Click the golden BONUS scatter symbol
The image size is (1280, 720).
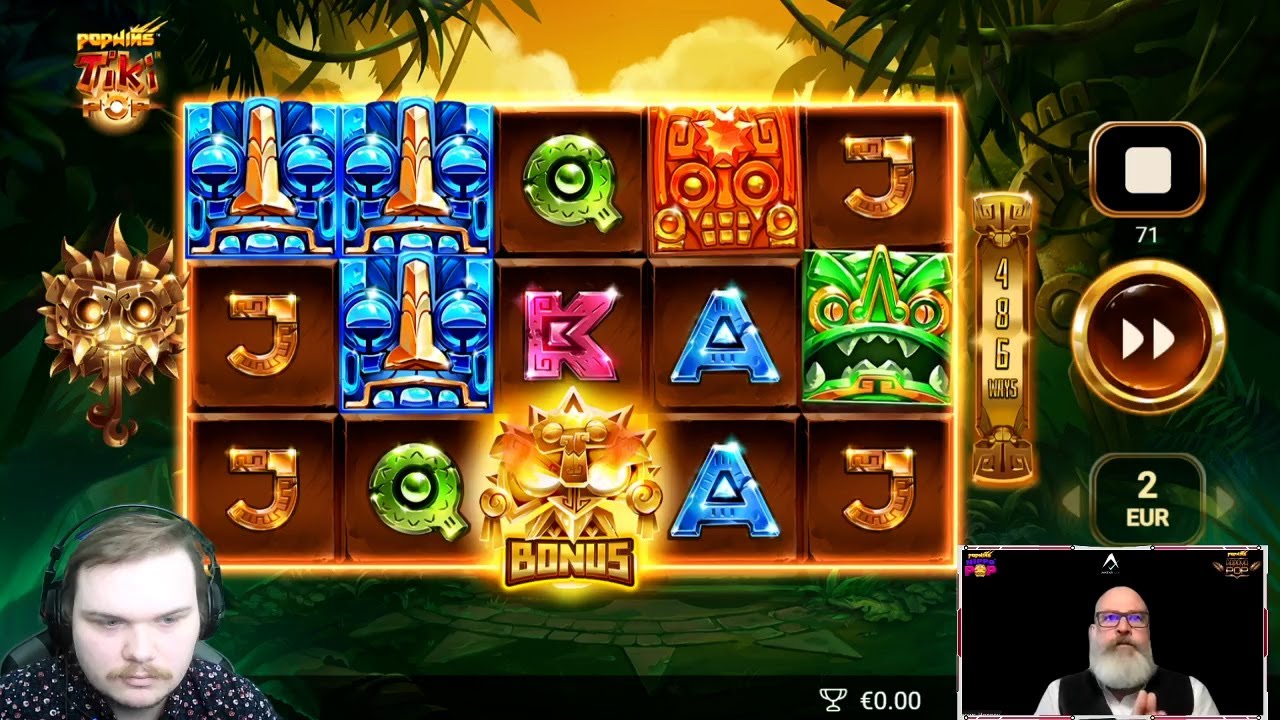[574, 480]
